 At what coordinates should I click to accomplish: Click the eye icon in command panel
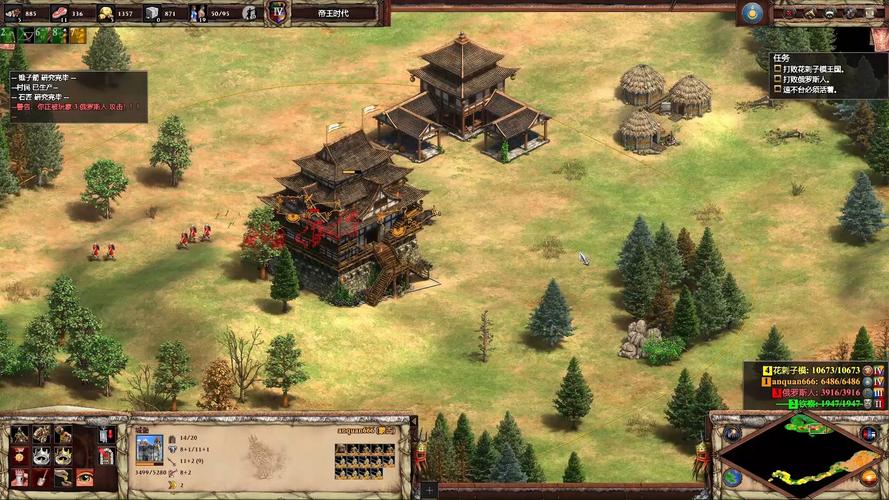(x=85, y=479)
